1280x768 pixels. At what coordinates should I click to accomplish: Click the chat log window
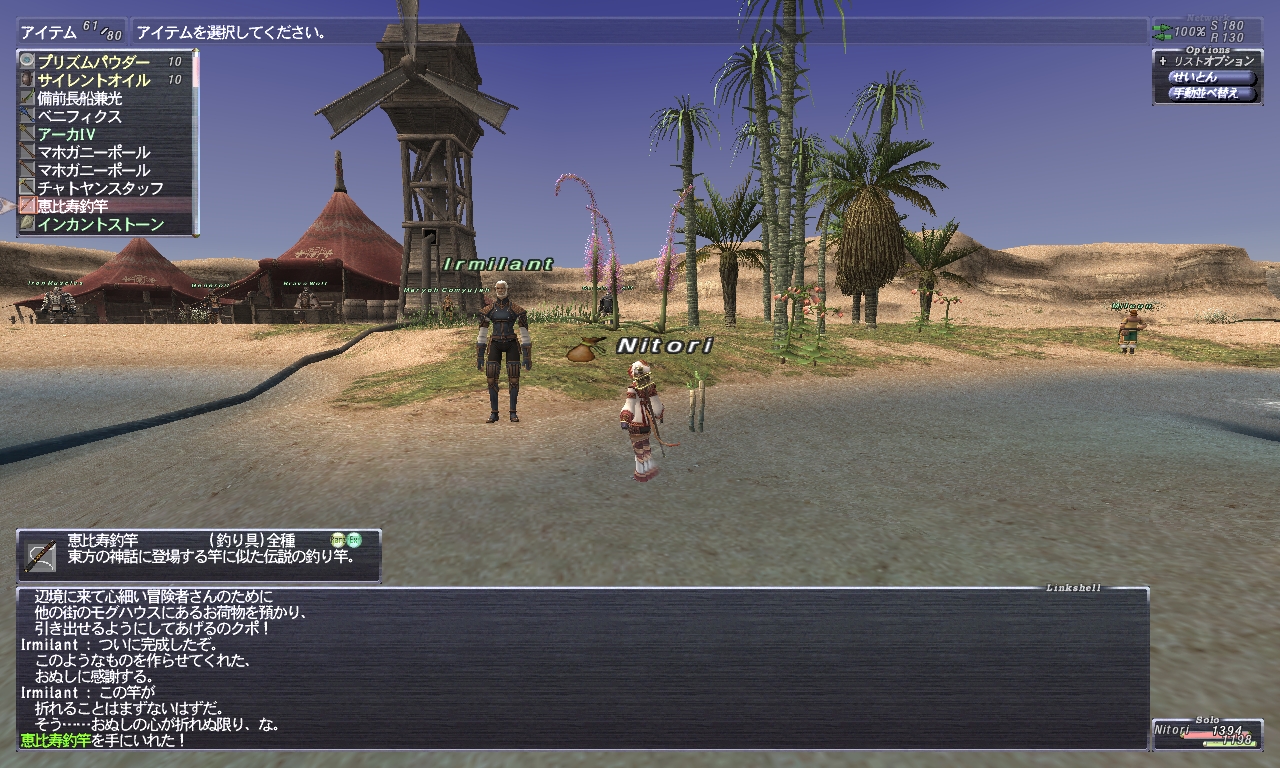pos(582,668)
